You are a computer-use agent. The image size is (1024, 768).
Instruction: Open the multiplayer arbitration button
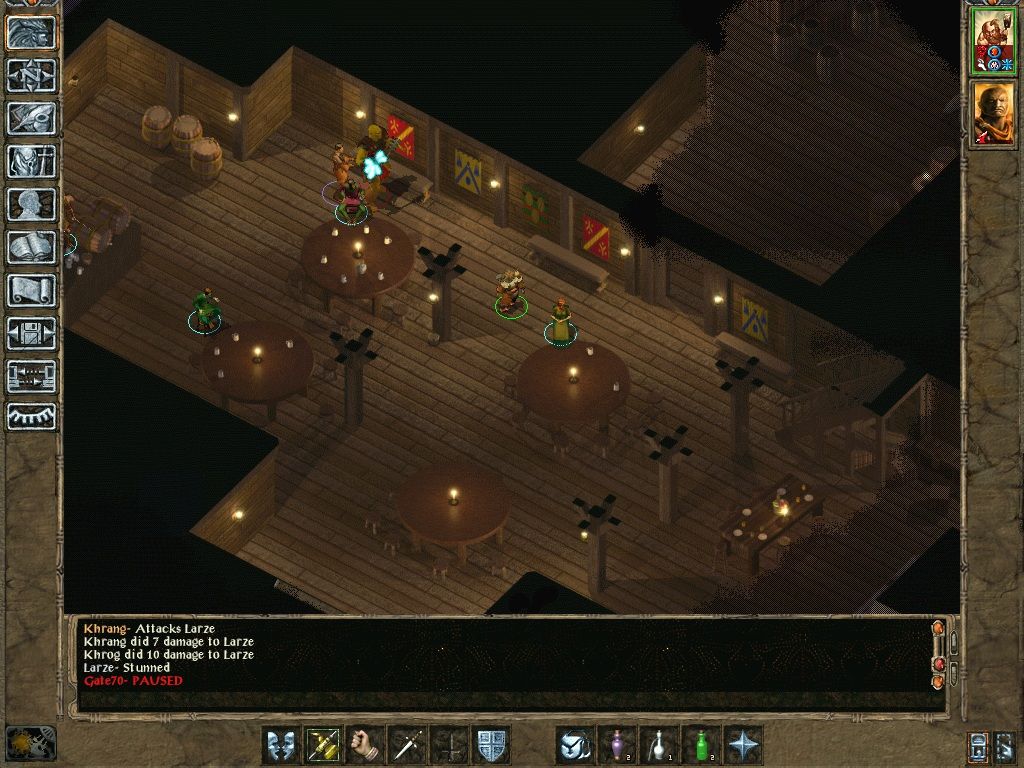click(31, 376)
